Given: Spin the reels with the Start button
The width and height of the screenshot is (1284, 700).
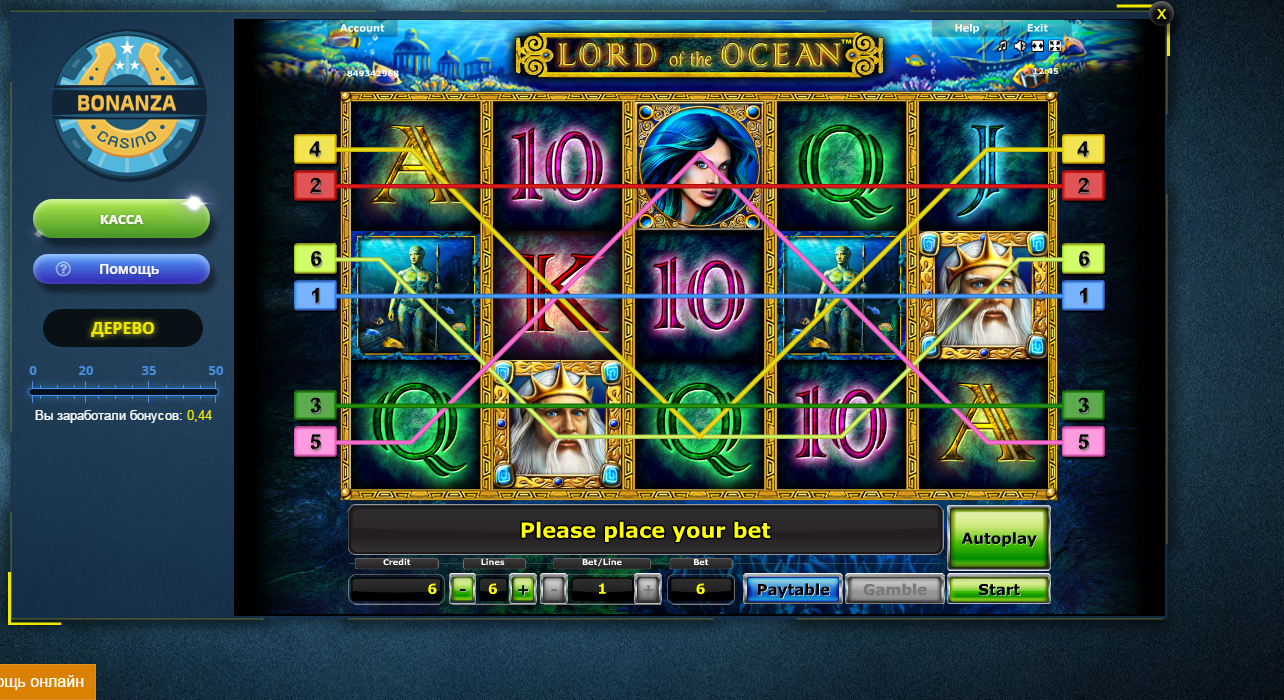Looking at the screenshot, I should [998, 590].
